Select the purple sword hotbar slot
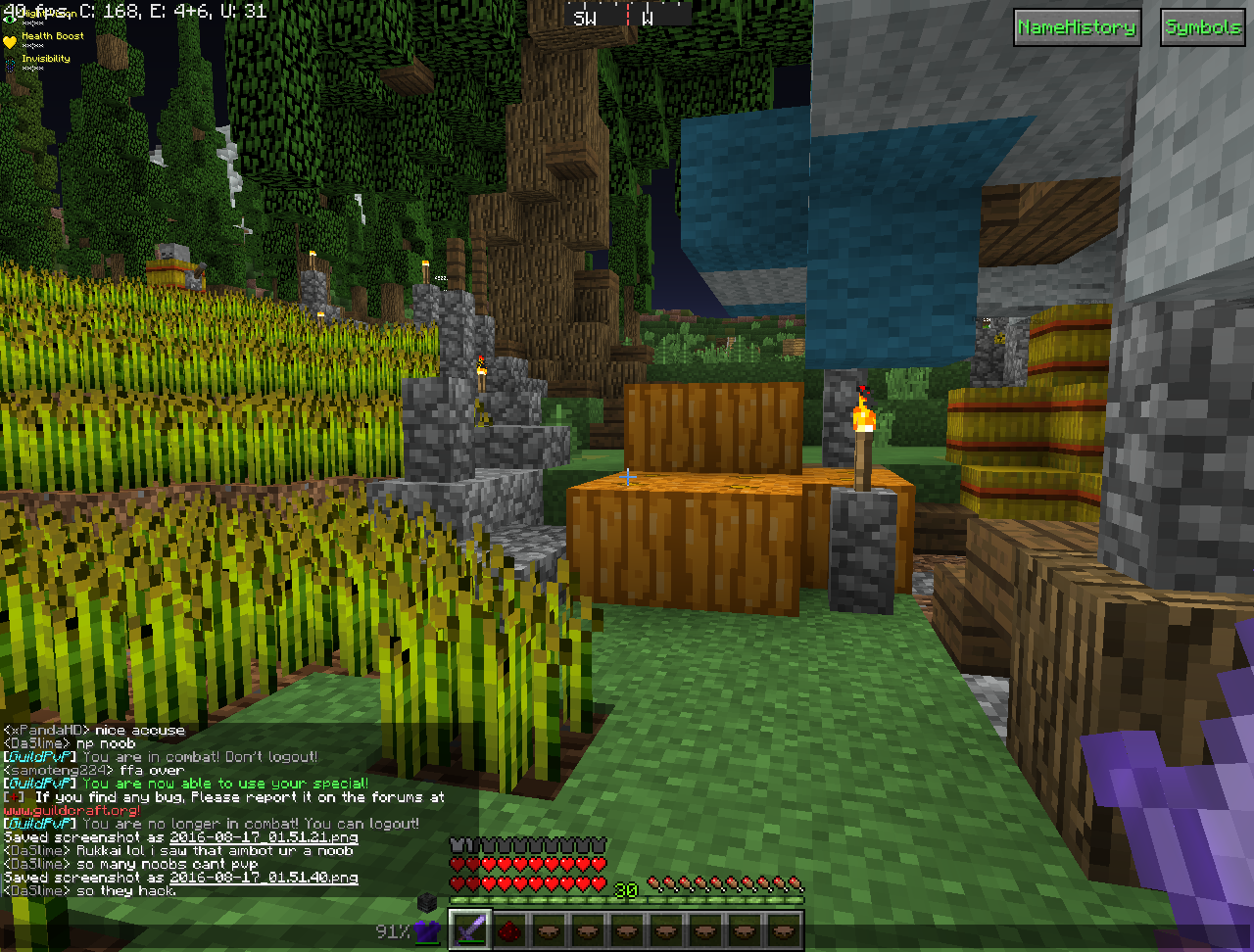1254x952 pixels. coord(469,930)
